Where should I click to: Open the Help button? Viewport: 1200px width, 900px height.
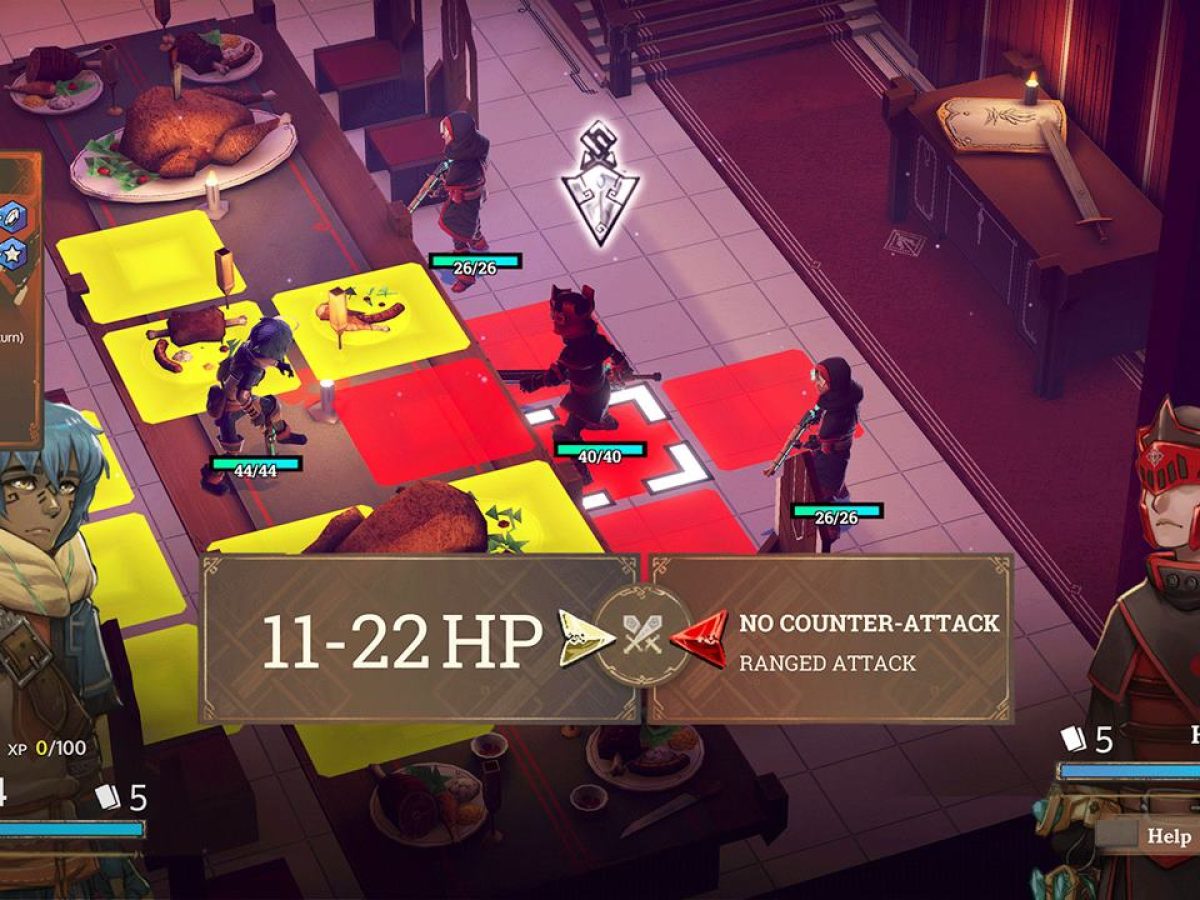[1168, 836]
